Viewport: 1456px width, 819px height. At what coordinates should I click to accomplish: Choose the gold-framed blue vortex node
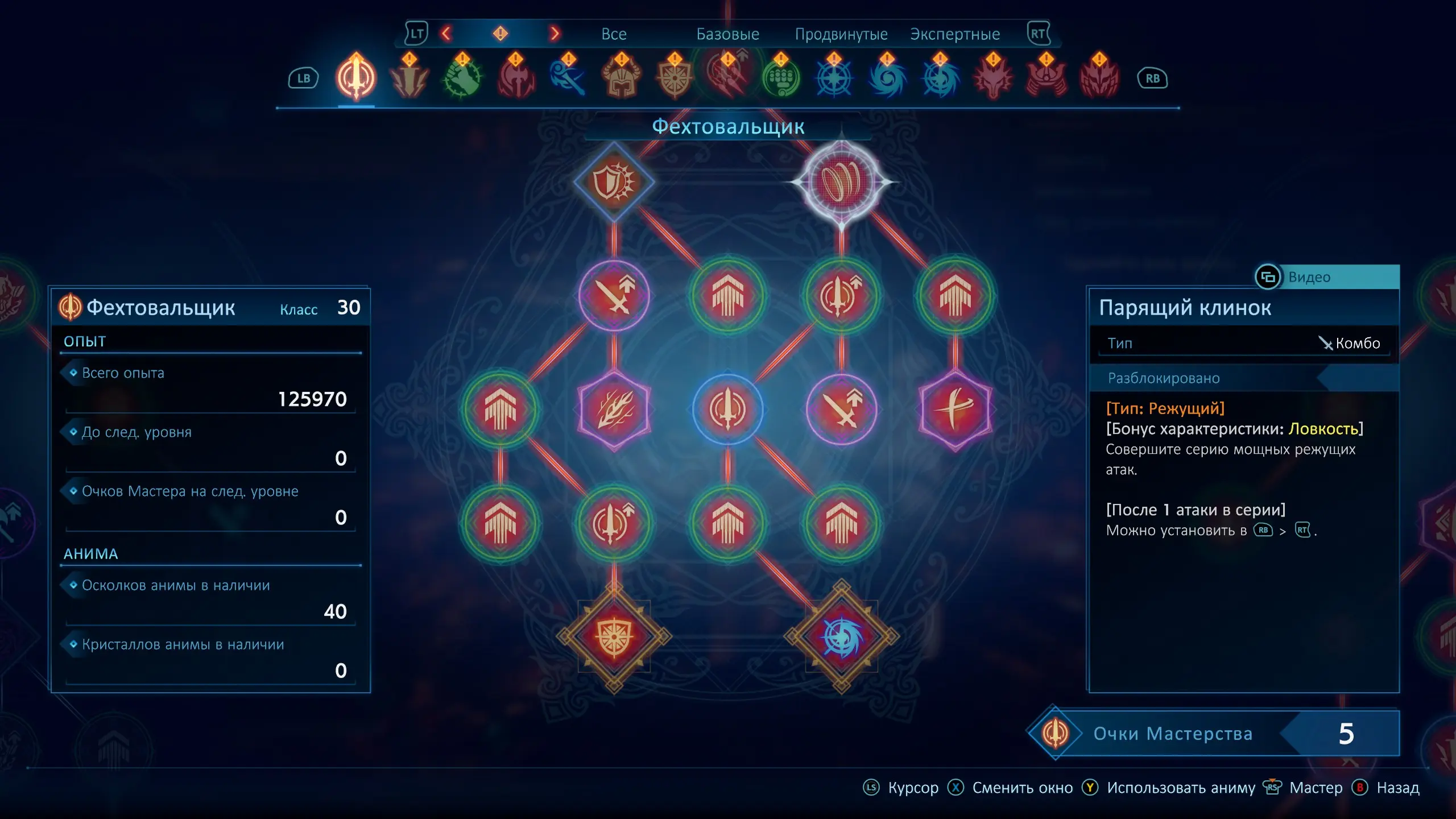click(841, 636)
